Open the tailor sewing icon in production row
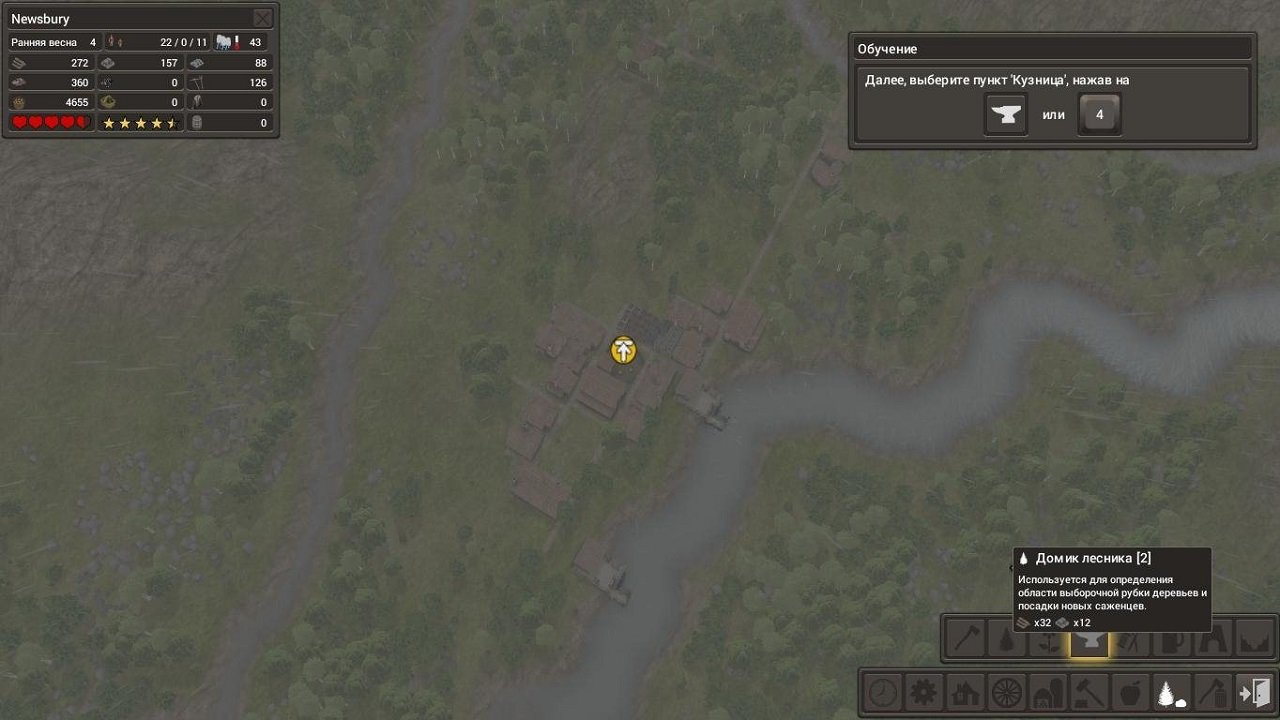1280x720 pixels. [1132, 640]
